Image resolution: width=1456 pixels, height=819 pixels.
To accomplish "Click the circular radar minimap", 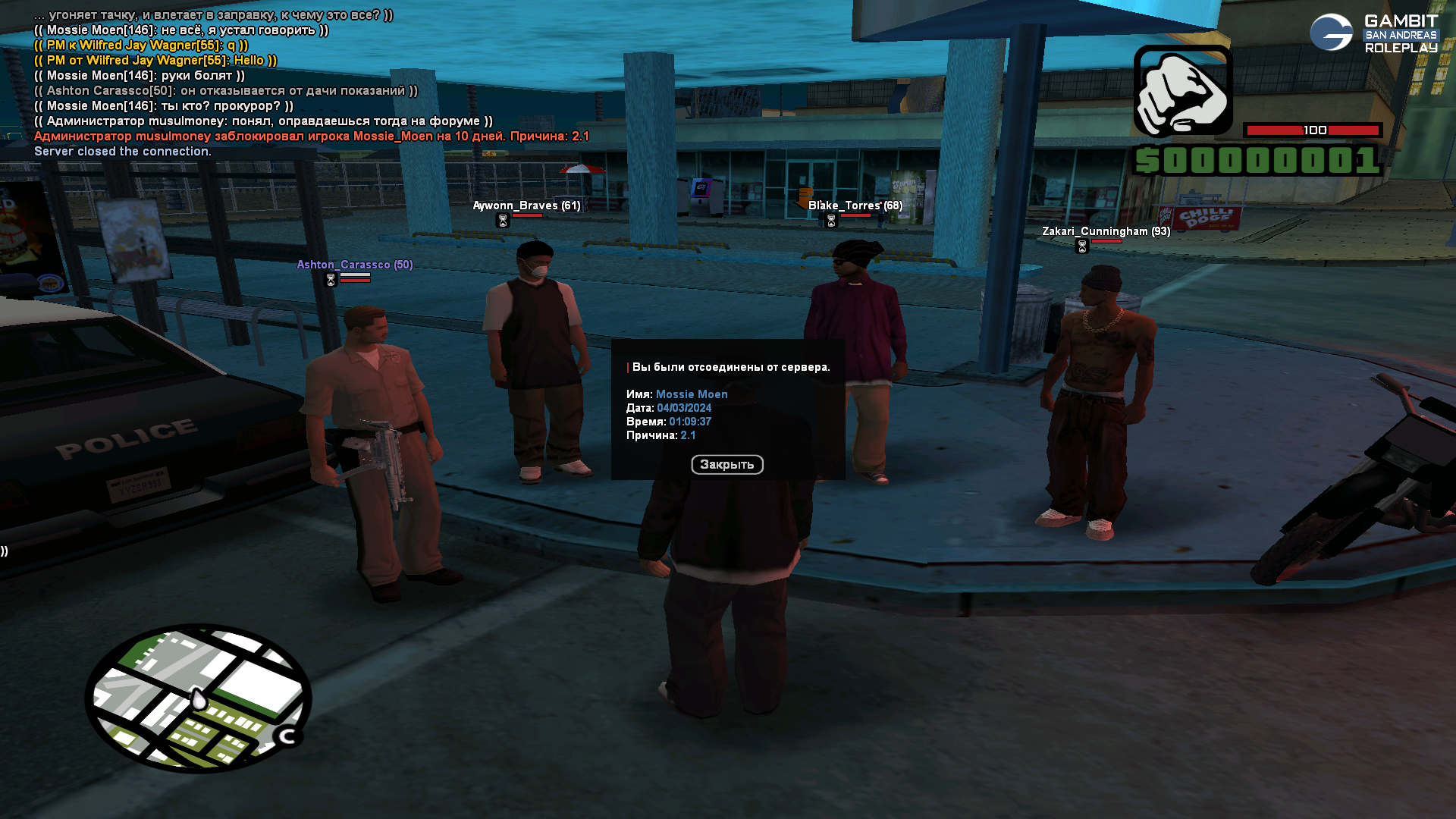I will point(198,698).
